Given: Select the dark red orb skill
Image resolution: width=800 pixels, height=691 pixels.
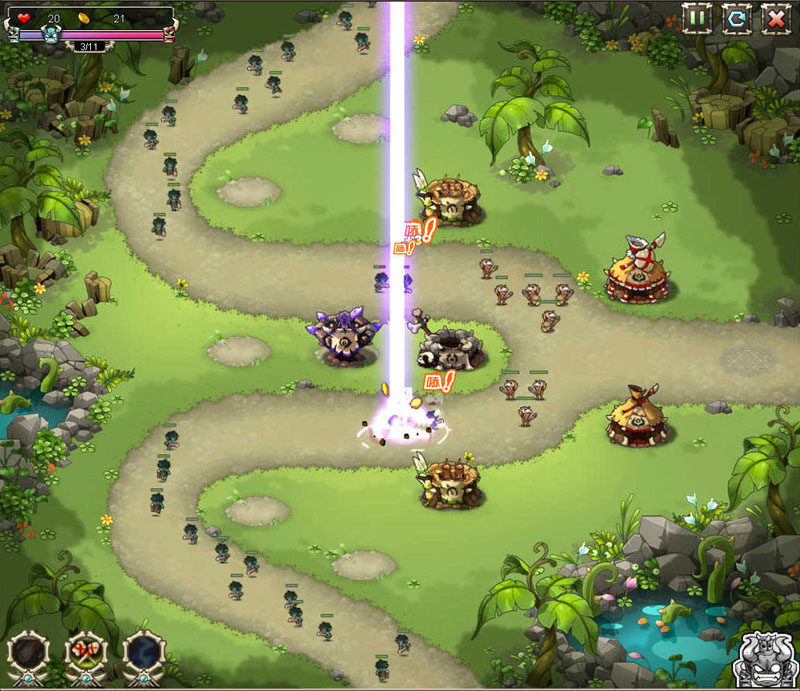Looking at the screenshot, I should [28, 653].
